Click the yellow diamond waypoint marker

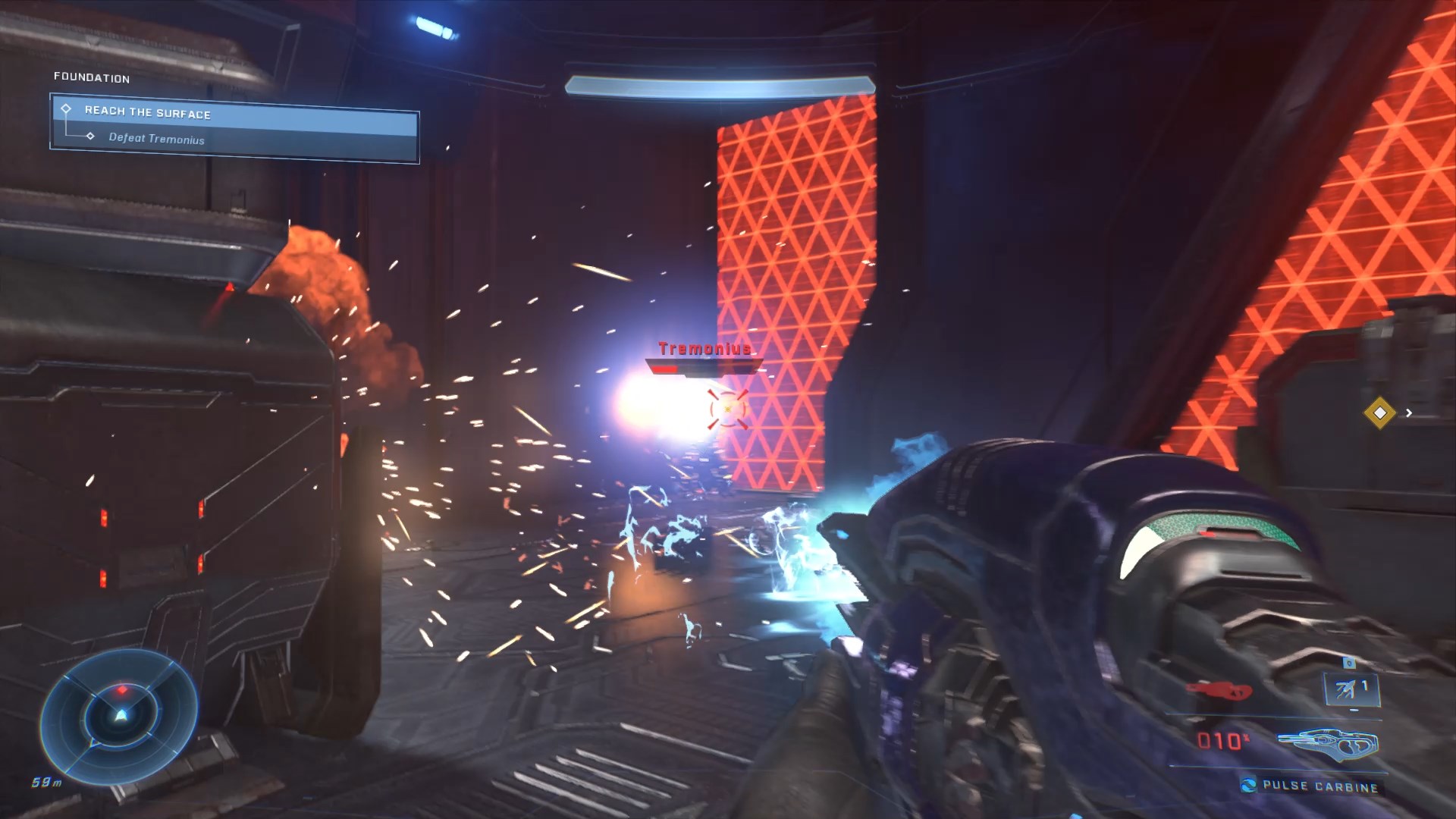click(x=1379, y=413)
